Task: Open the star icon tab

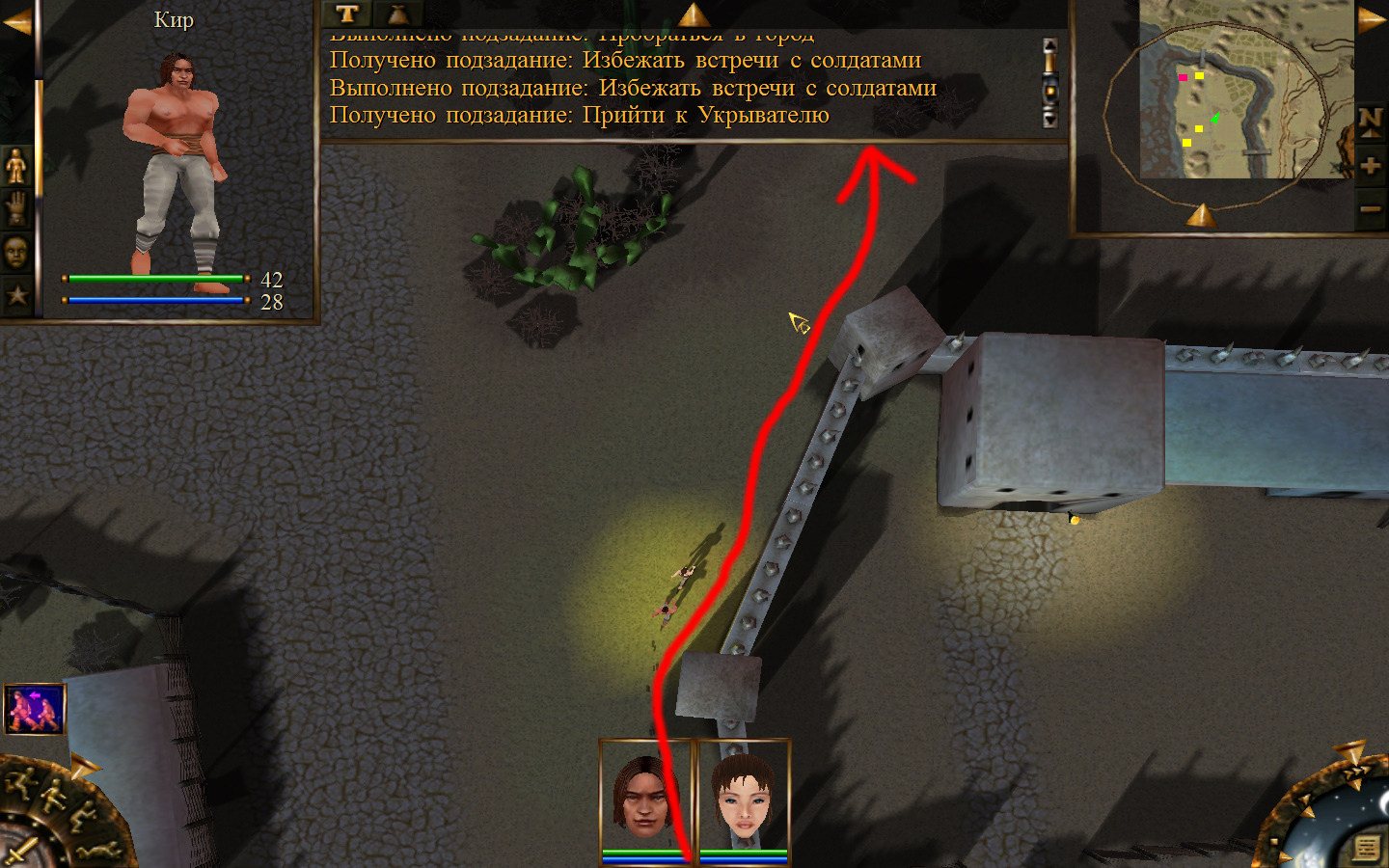Action: [x=16, y=295]
